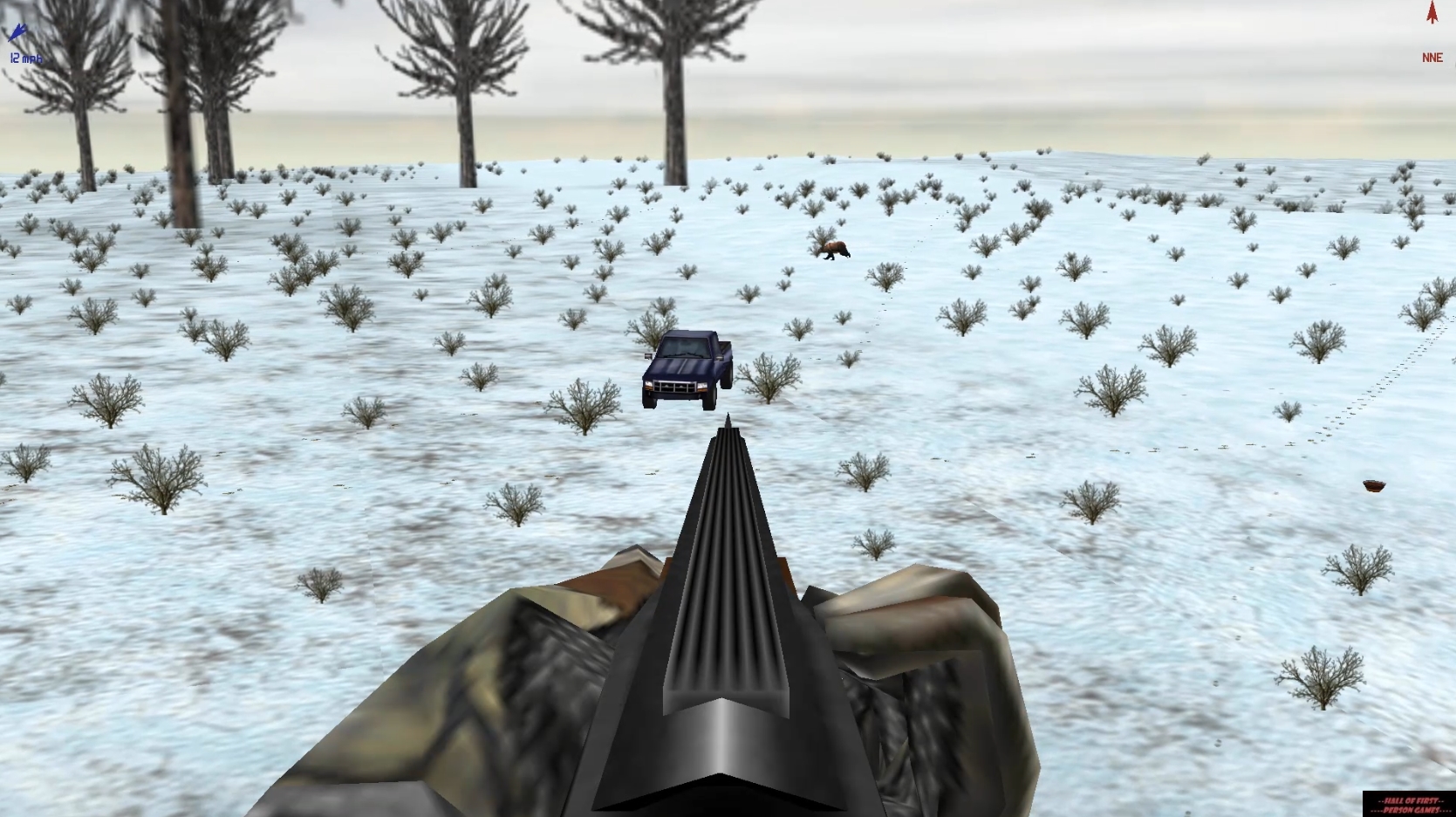Select the truck's windshield
Screen dimensions: 1456x817
point(684,348)
